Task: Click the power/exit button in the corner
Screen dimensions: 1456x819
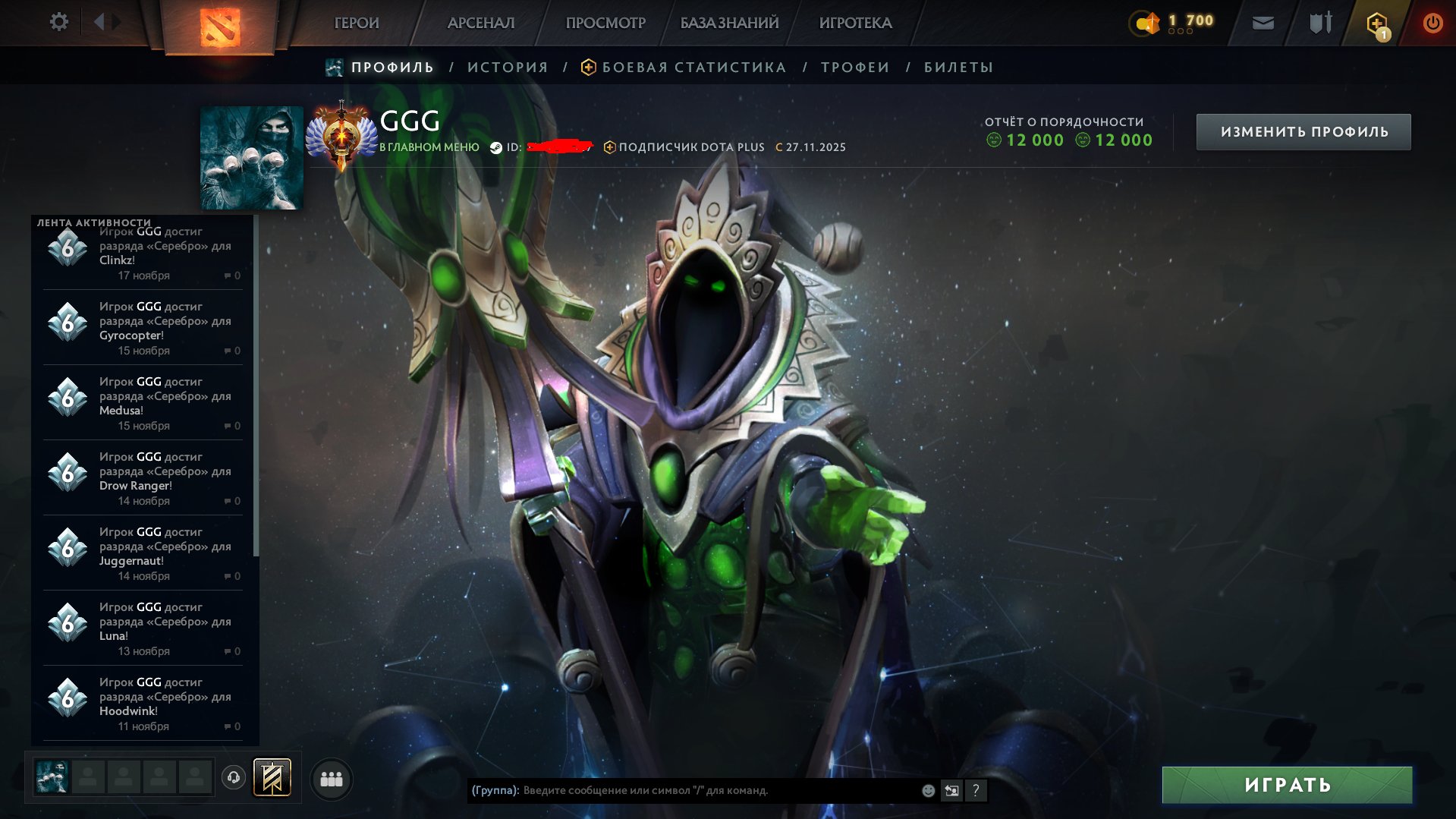Action: click(1433, 22)
